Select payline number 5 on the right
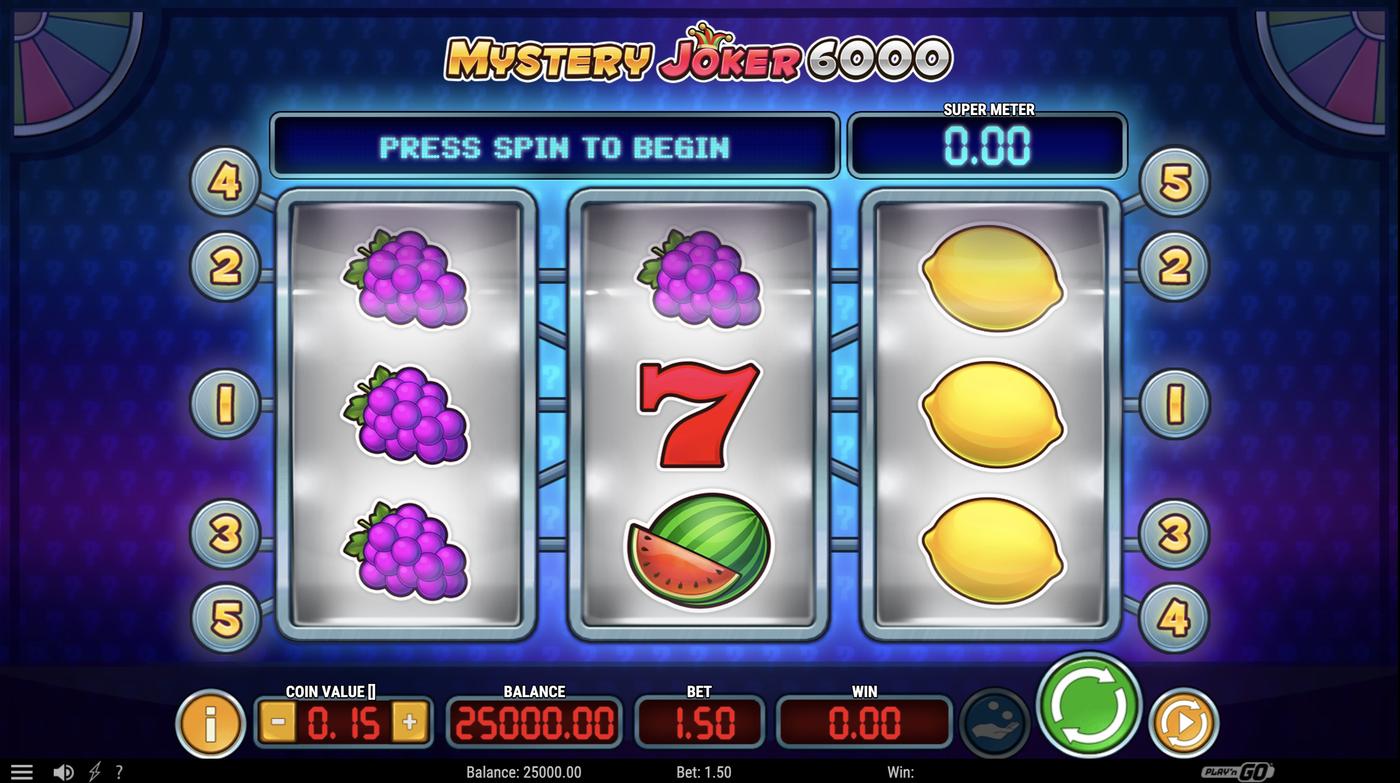Viewport: 1400px width, 783px height. tap(1175, 184)
